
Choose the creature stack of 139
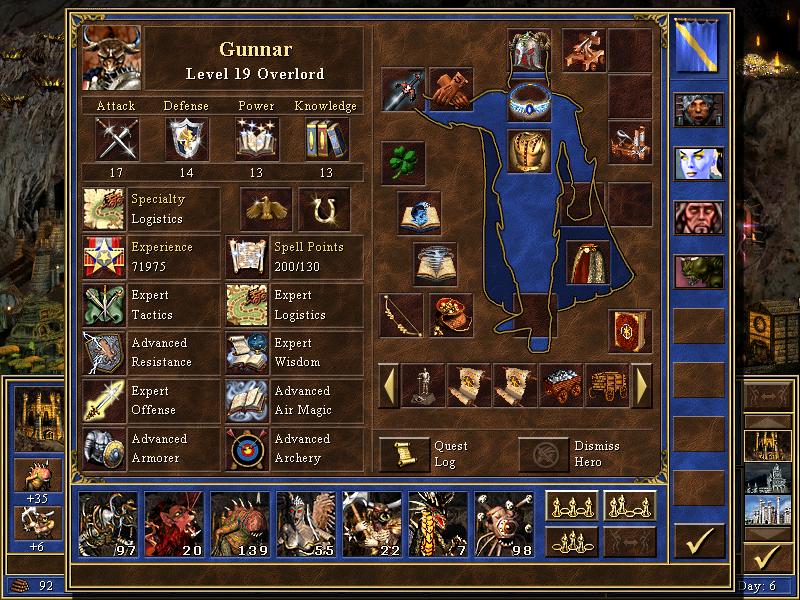click(241, 522)
